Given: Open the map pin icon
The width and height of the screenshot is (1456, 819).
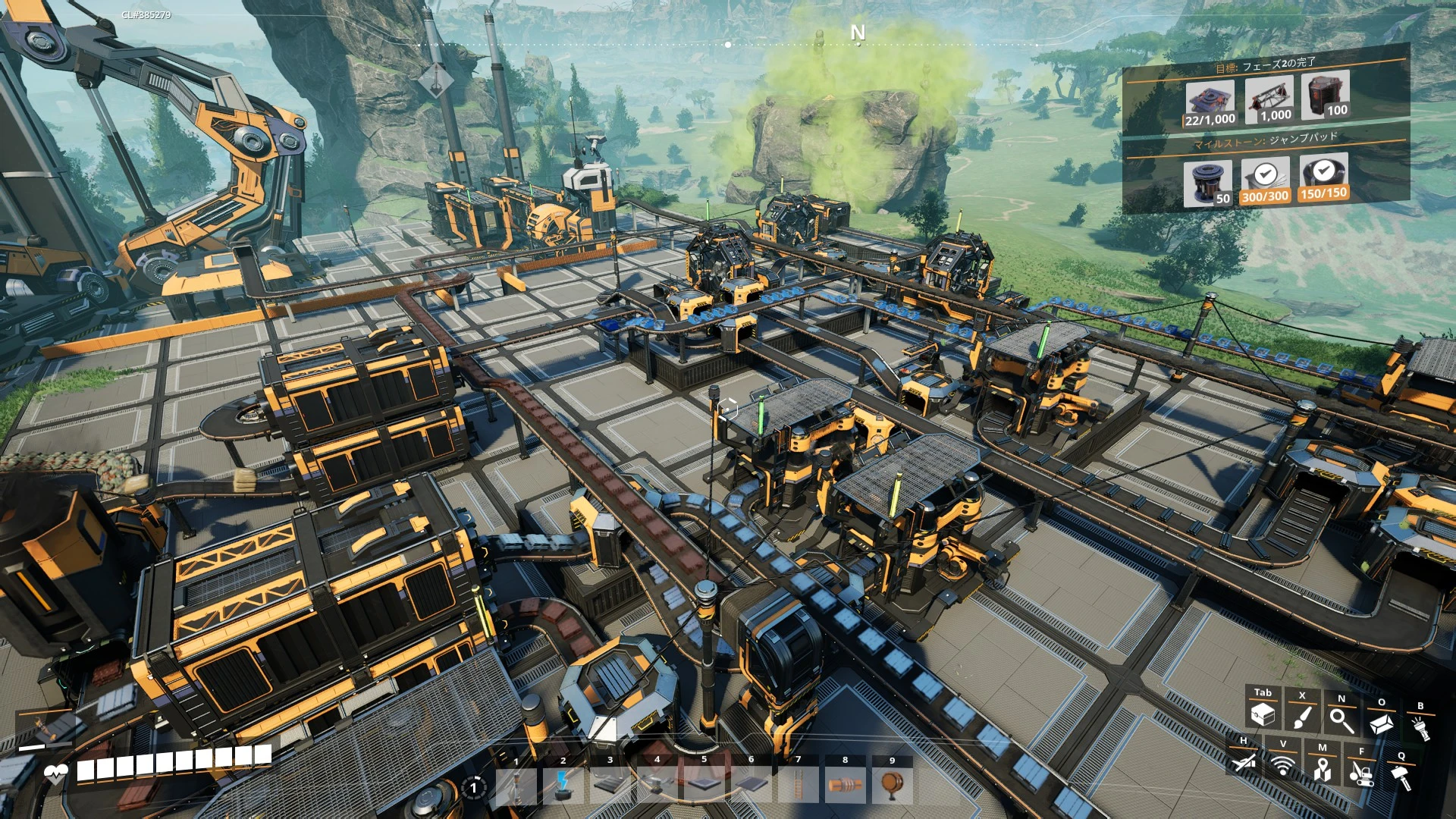Looking at the screenshot, I should [1323, 769].
